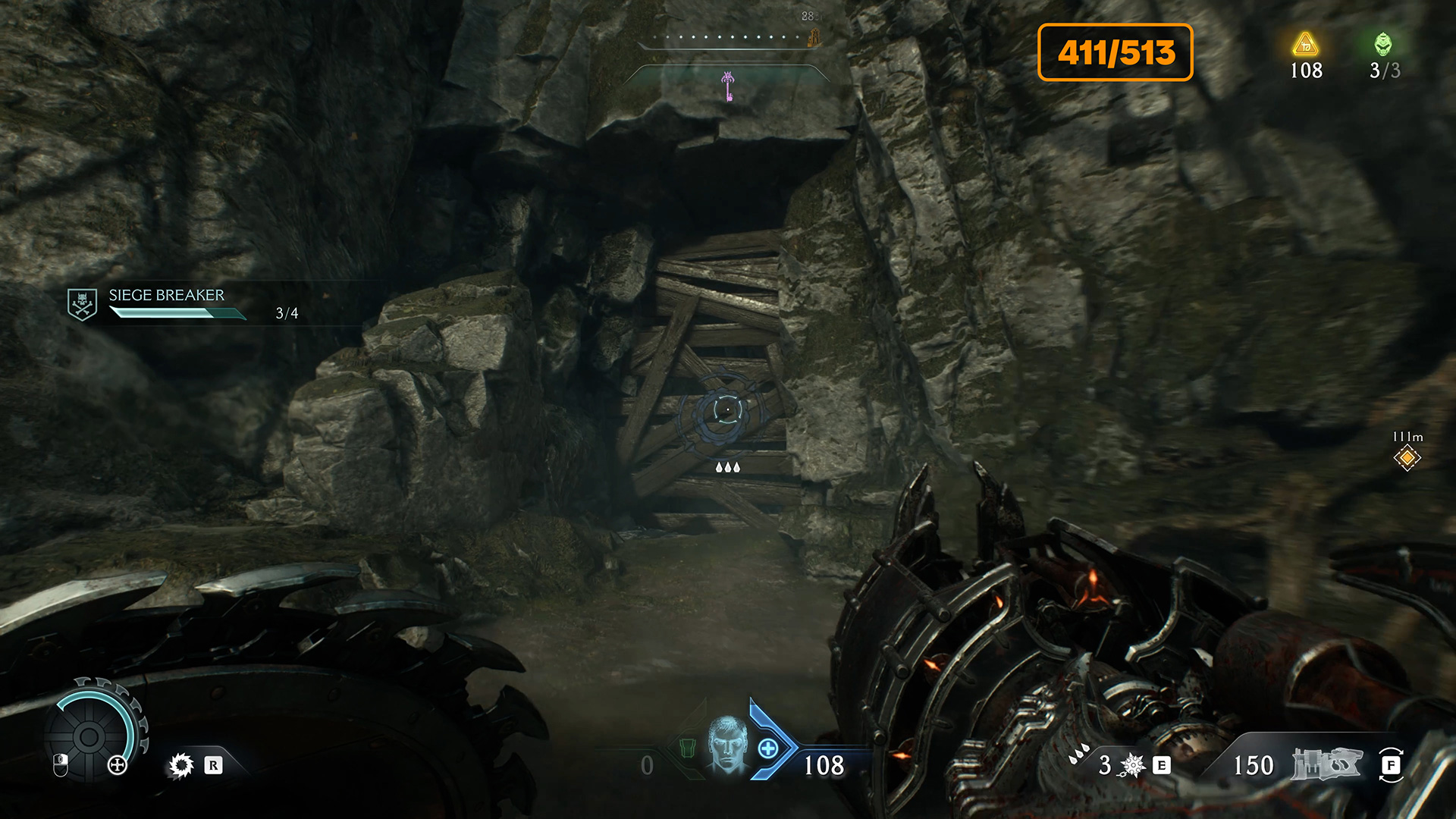Select the spiked burst ability icon
Screen dimensions: 1456x819
click(x=1132, y=765)
